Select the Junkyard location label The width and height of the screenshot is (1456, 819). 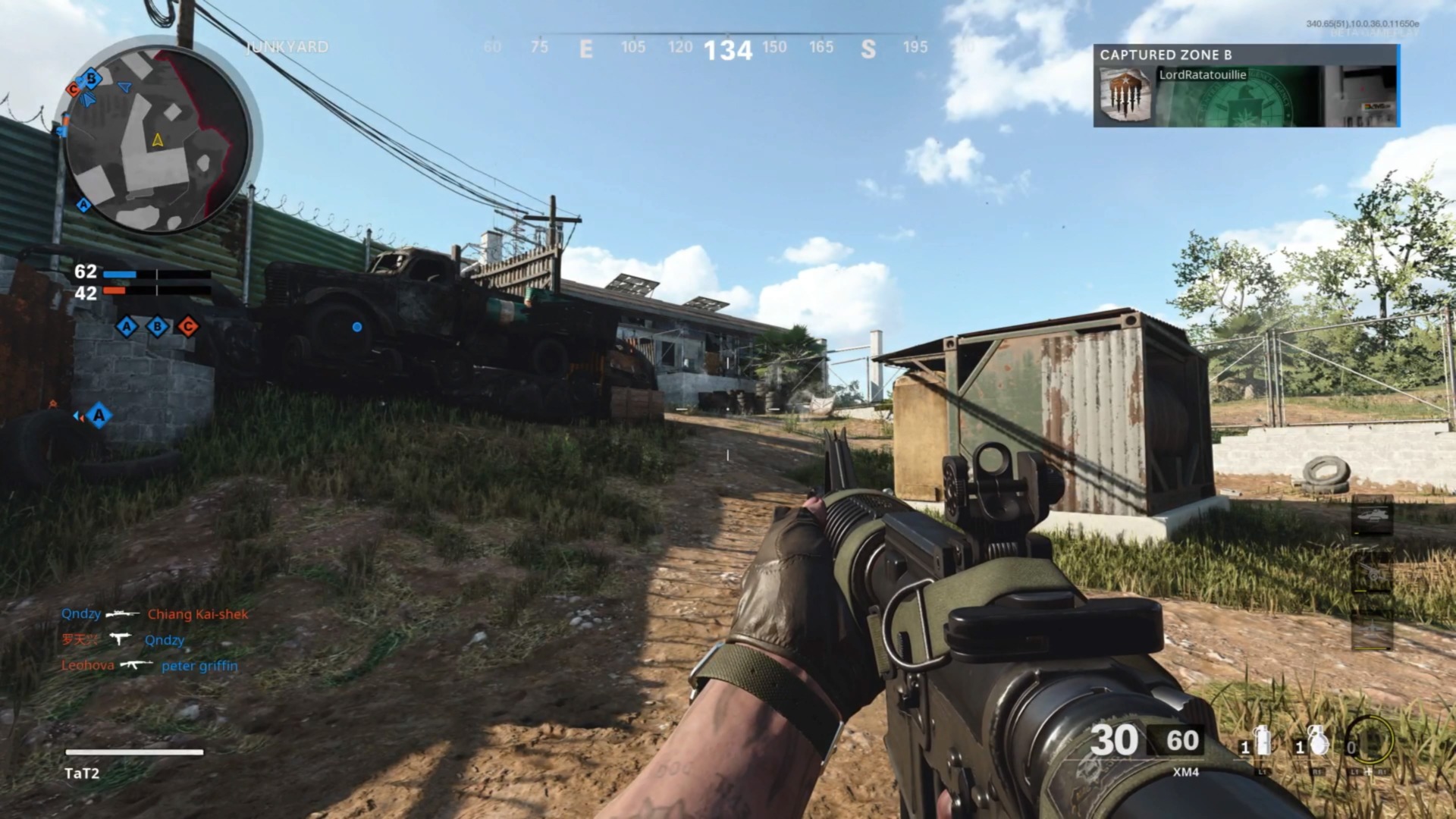(x=288, y=47)
